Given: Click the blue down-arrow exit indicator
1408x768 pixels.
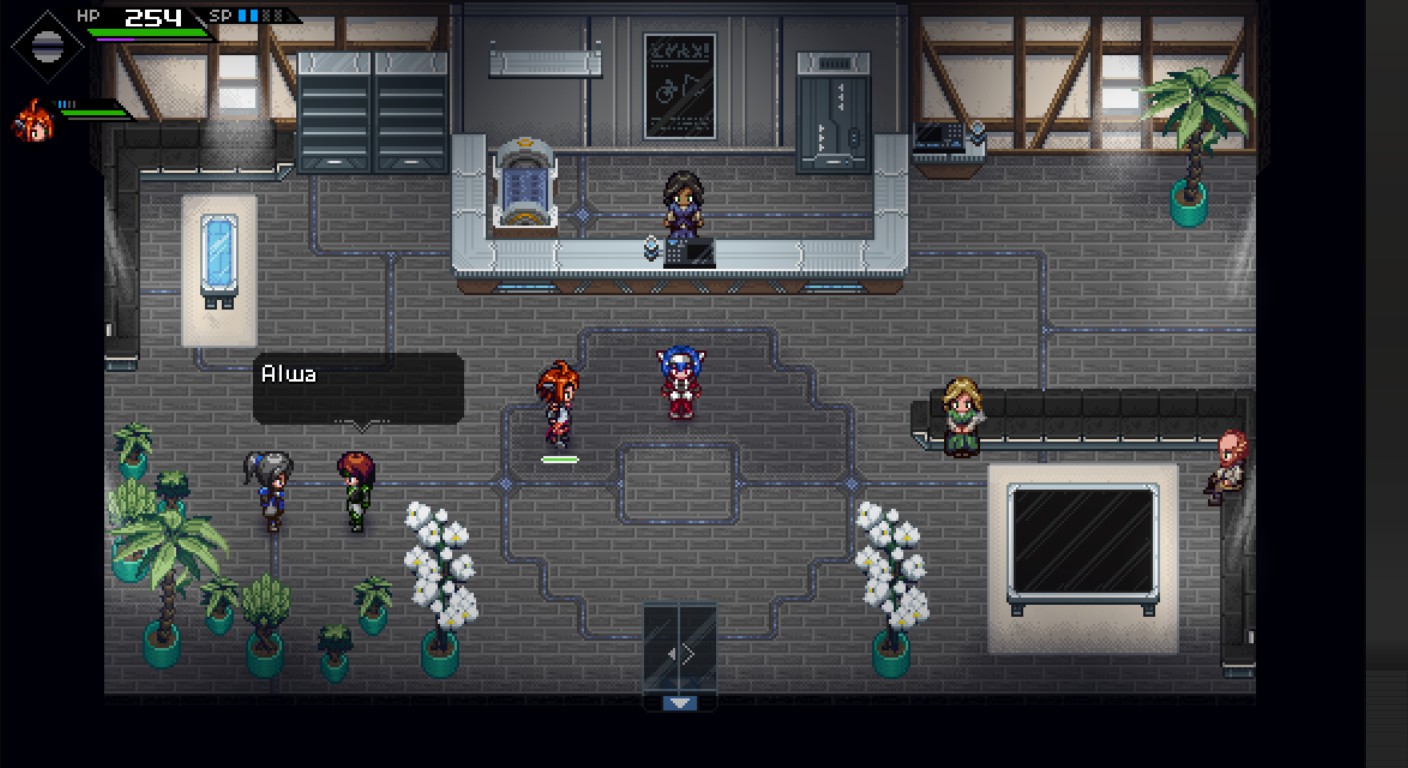Looking at the screenshot, I should click(680, 703).
